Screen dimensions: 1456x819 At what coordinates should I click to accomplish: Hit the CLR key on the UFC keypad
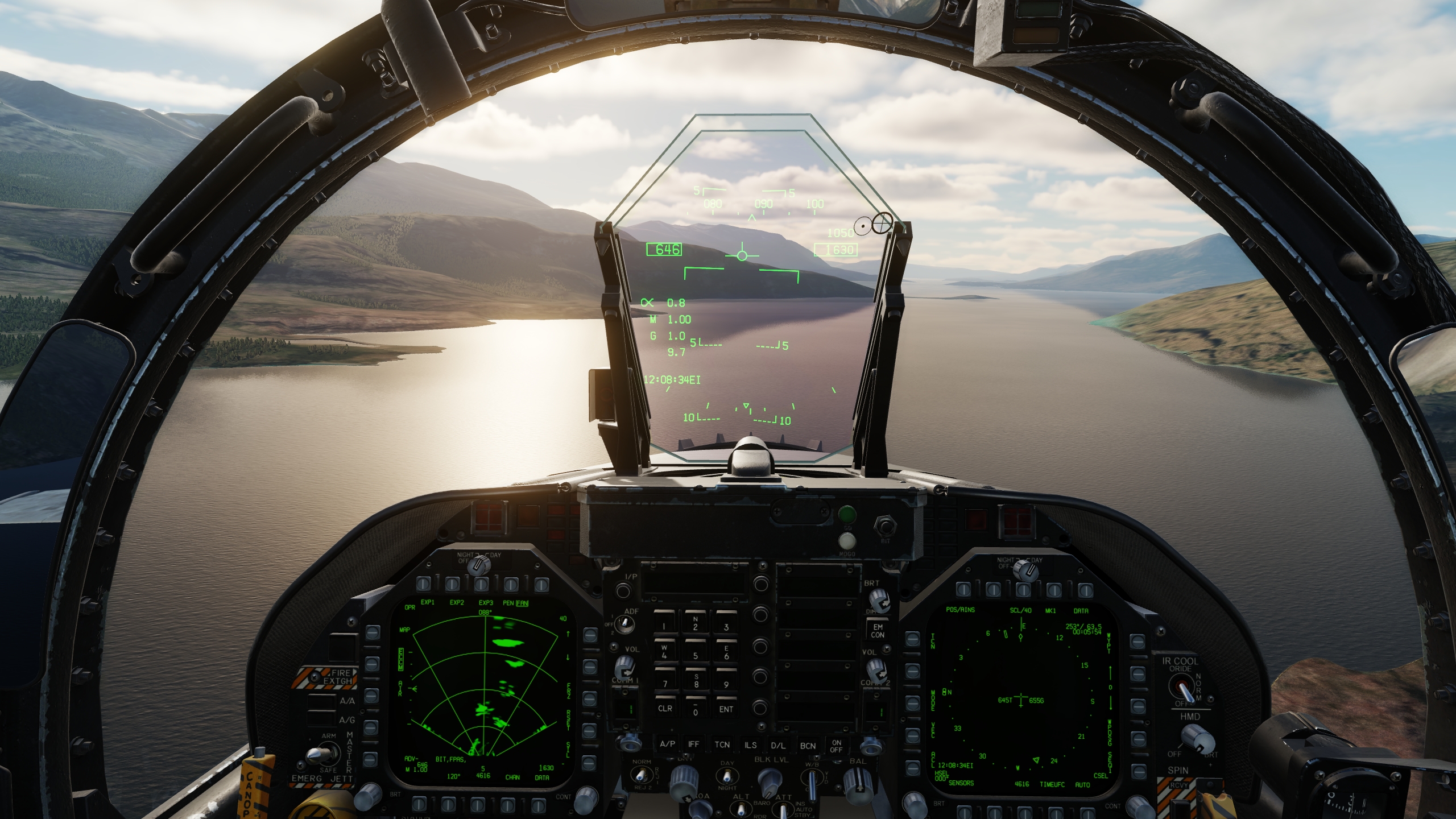[x=665, y=708]
